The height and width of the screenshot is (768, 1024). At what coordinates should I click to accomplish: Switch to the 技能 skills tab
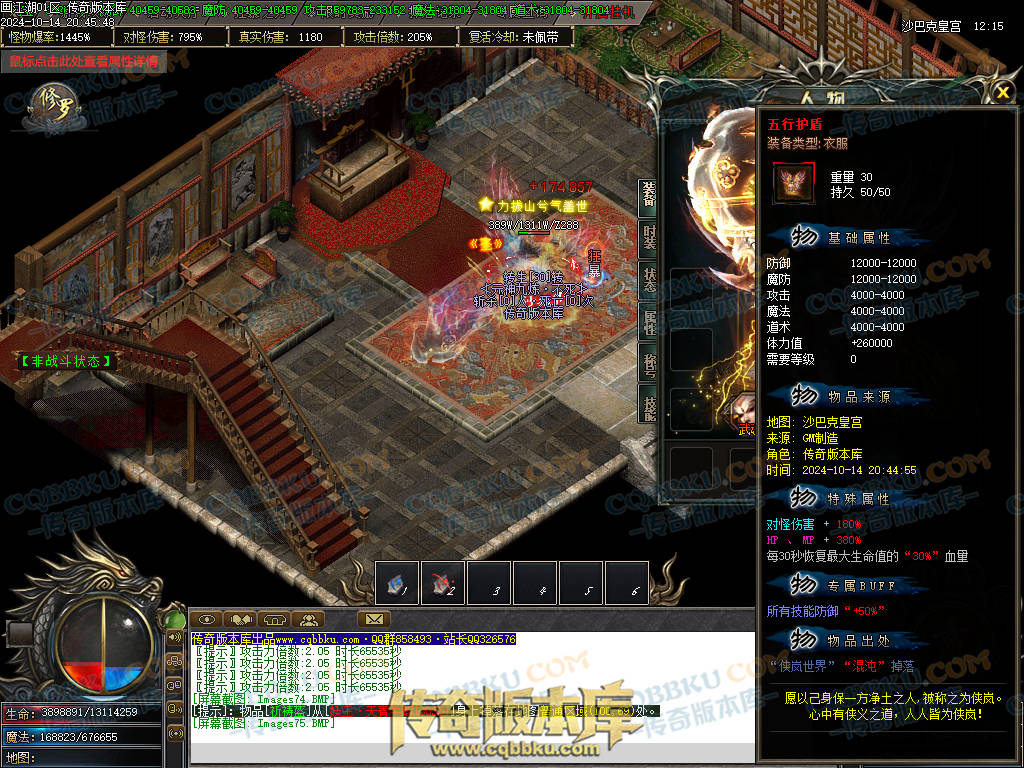tap(649, 403)
